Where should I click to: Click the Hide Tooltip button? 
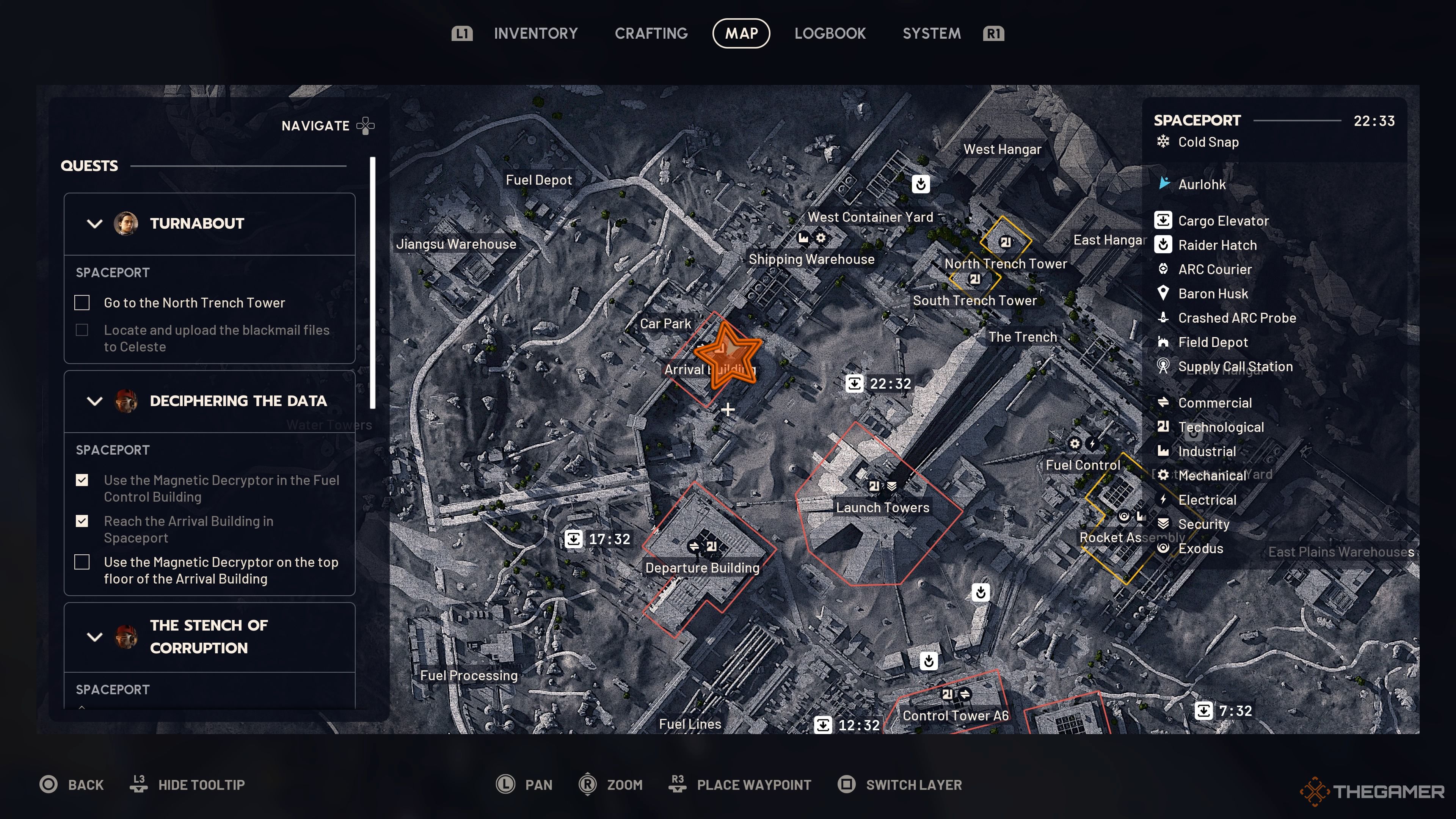(201, 784)
